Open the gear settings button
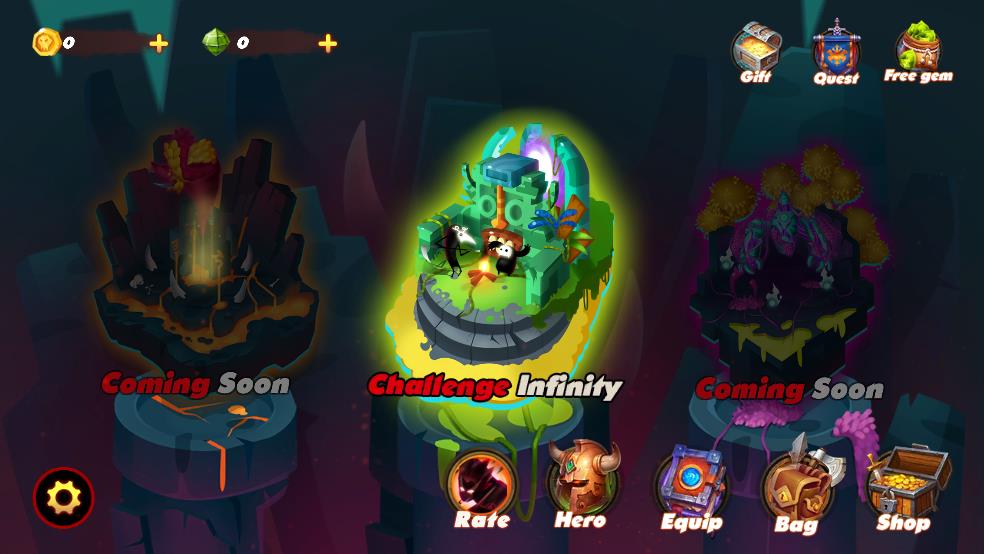The width and height of the screenshot is (984, 554). pos(64,497)
